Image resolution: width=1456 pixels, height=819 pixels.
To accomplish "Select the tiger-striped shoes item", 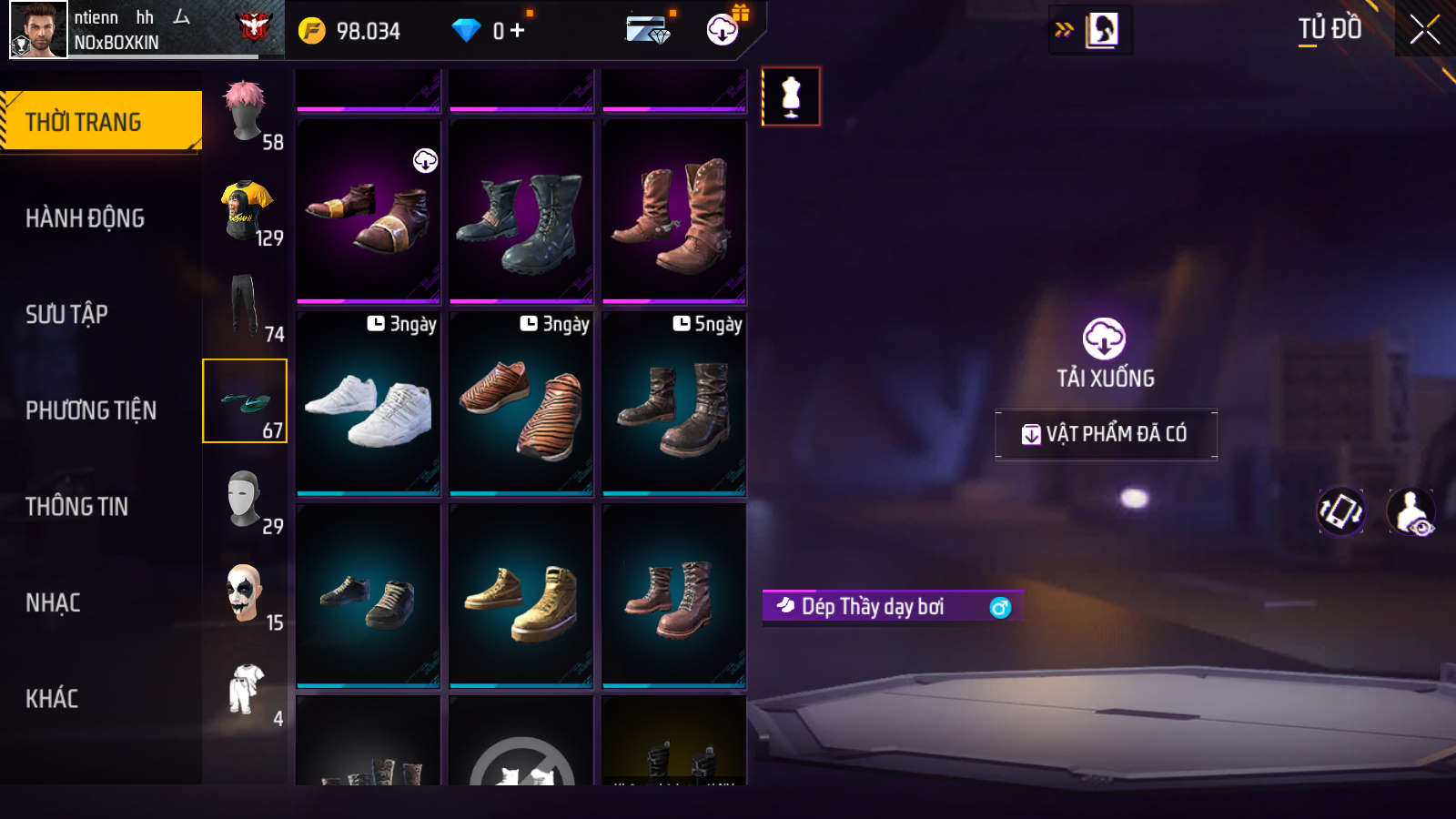I will coord(521,406).
